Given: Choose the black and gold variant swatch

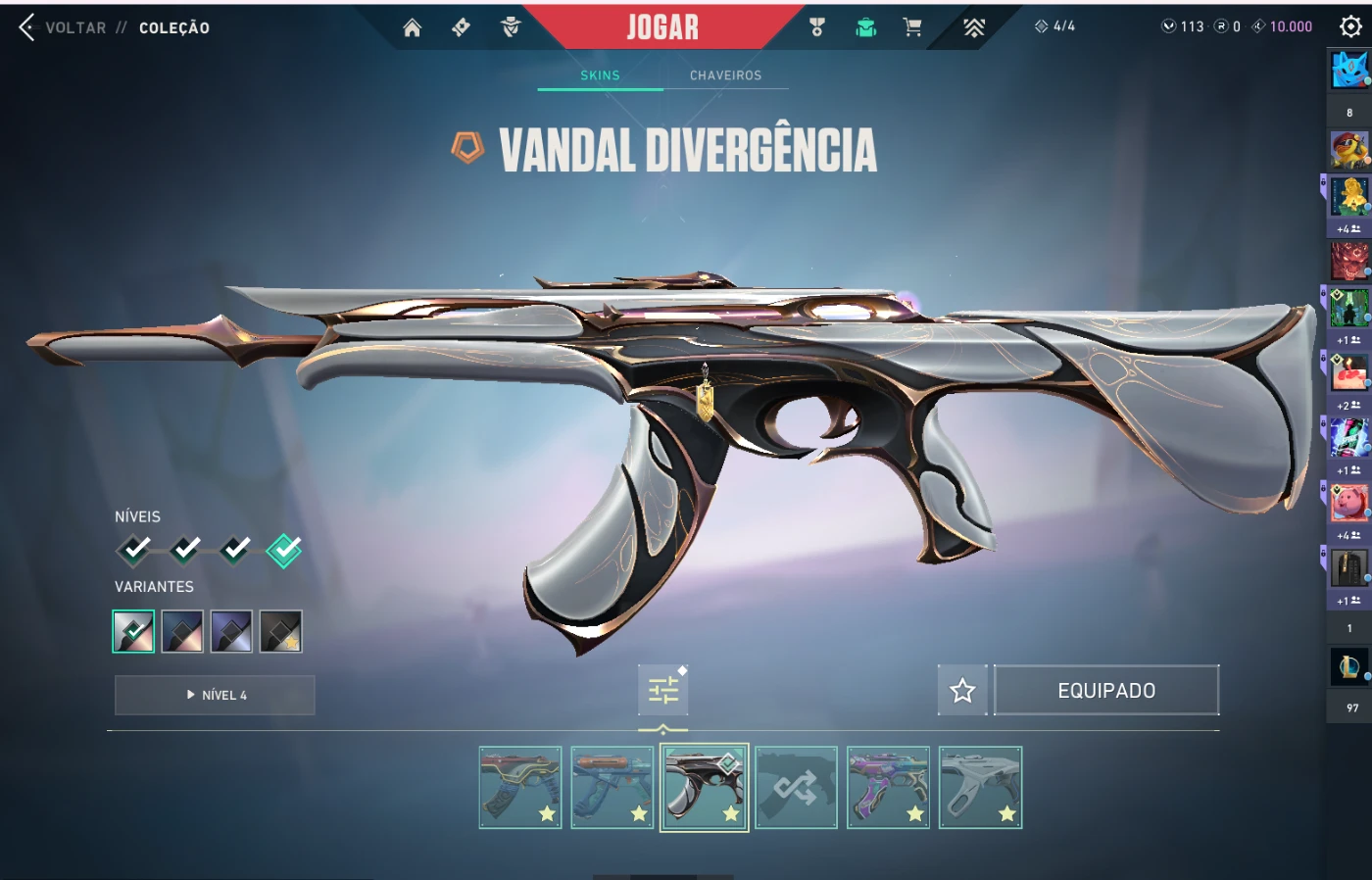Looking at the screenshot, I should point(280,631).
